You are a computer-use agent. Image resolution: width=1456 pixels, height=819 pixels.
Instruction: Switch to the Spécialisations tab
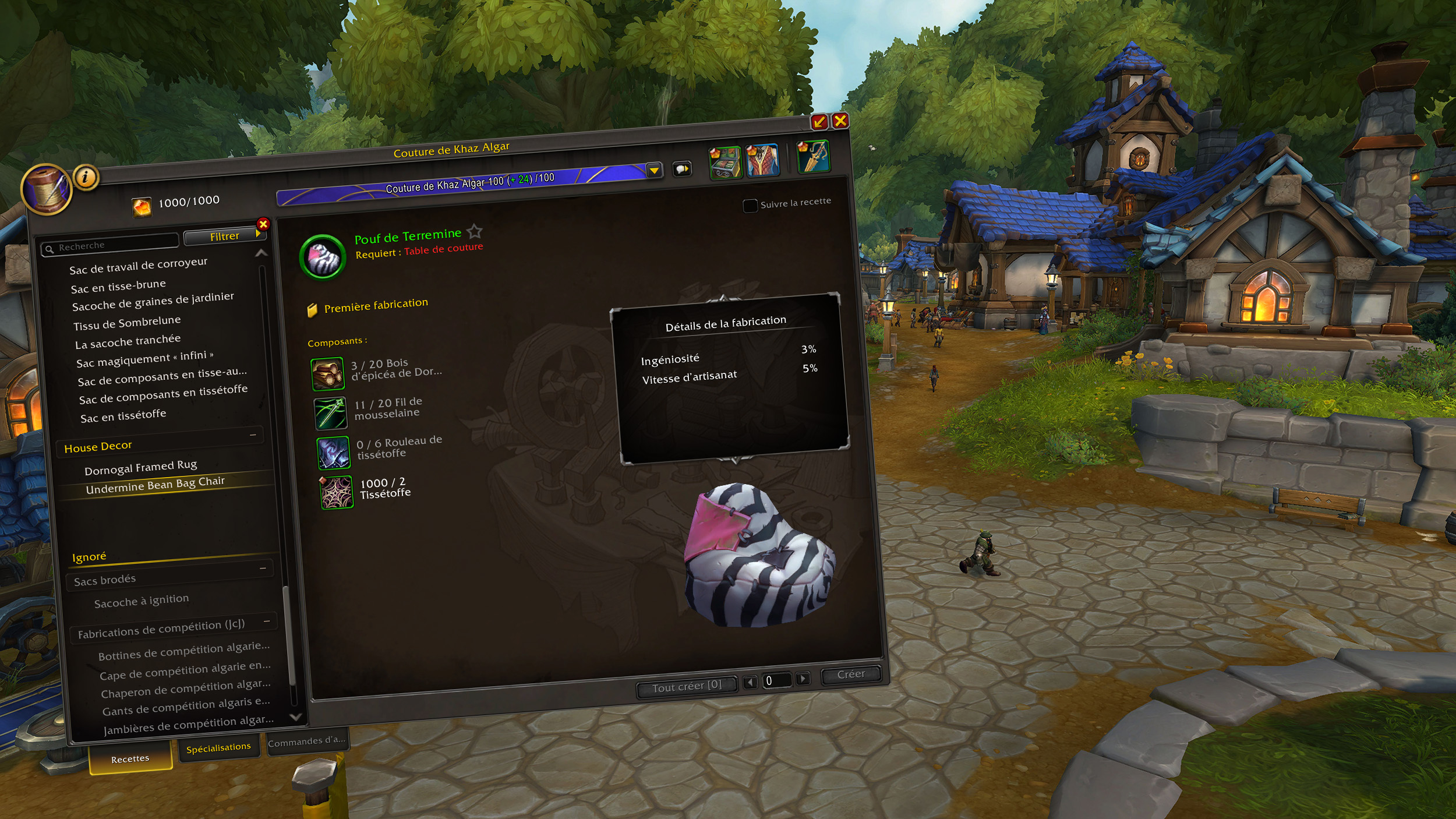click(218, 747)
